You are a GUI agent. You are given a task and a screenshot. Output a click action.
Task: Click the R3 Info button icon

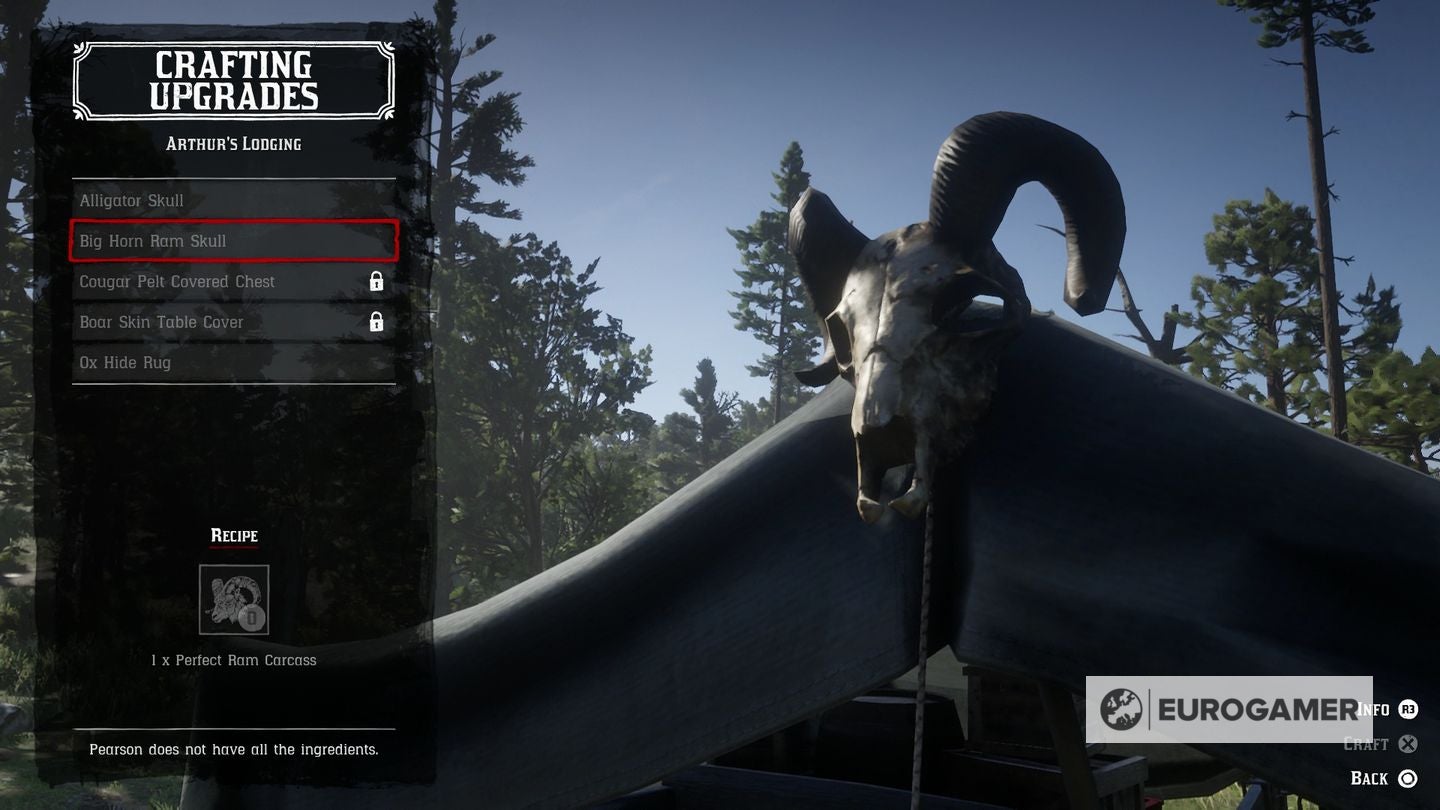click(x=1408, y=709)
